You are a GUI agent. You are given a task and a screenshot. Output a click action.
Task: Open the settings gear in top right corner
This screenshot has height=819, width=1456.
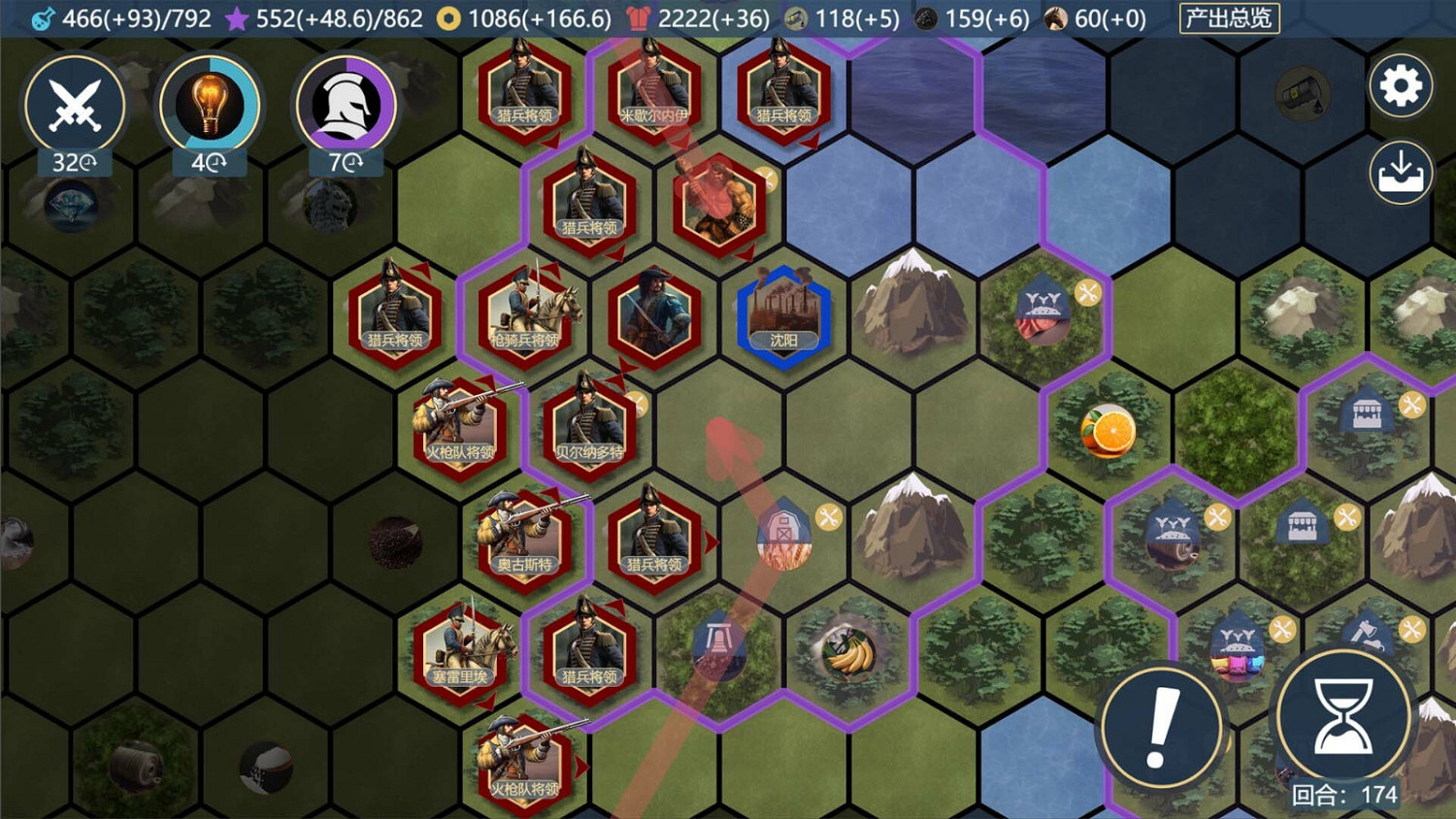point(1400,86)
